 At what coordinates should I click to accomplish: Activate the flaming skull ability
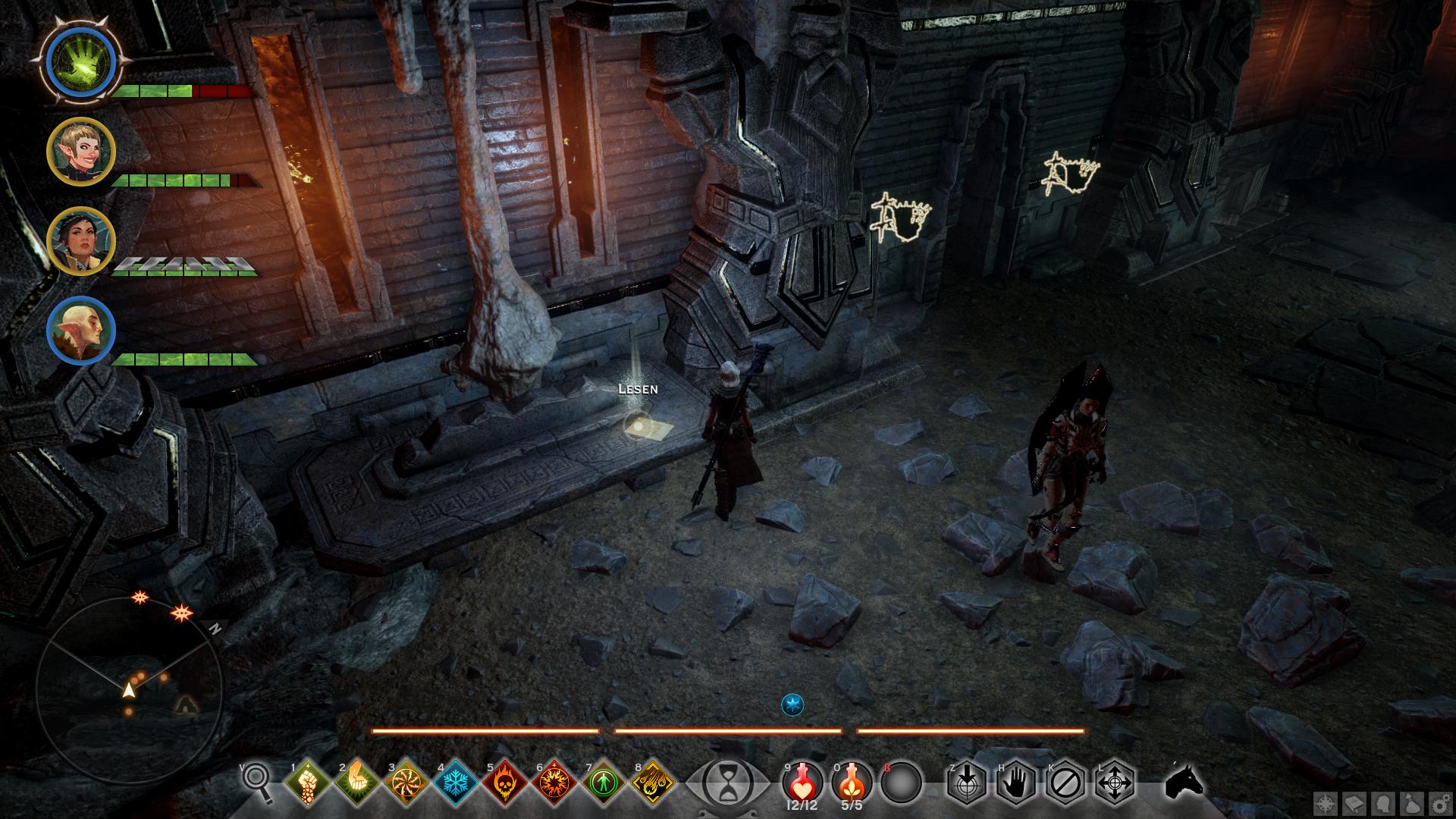tap(505, 783)
